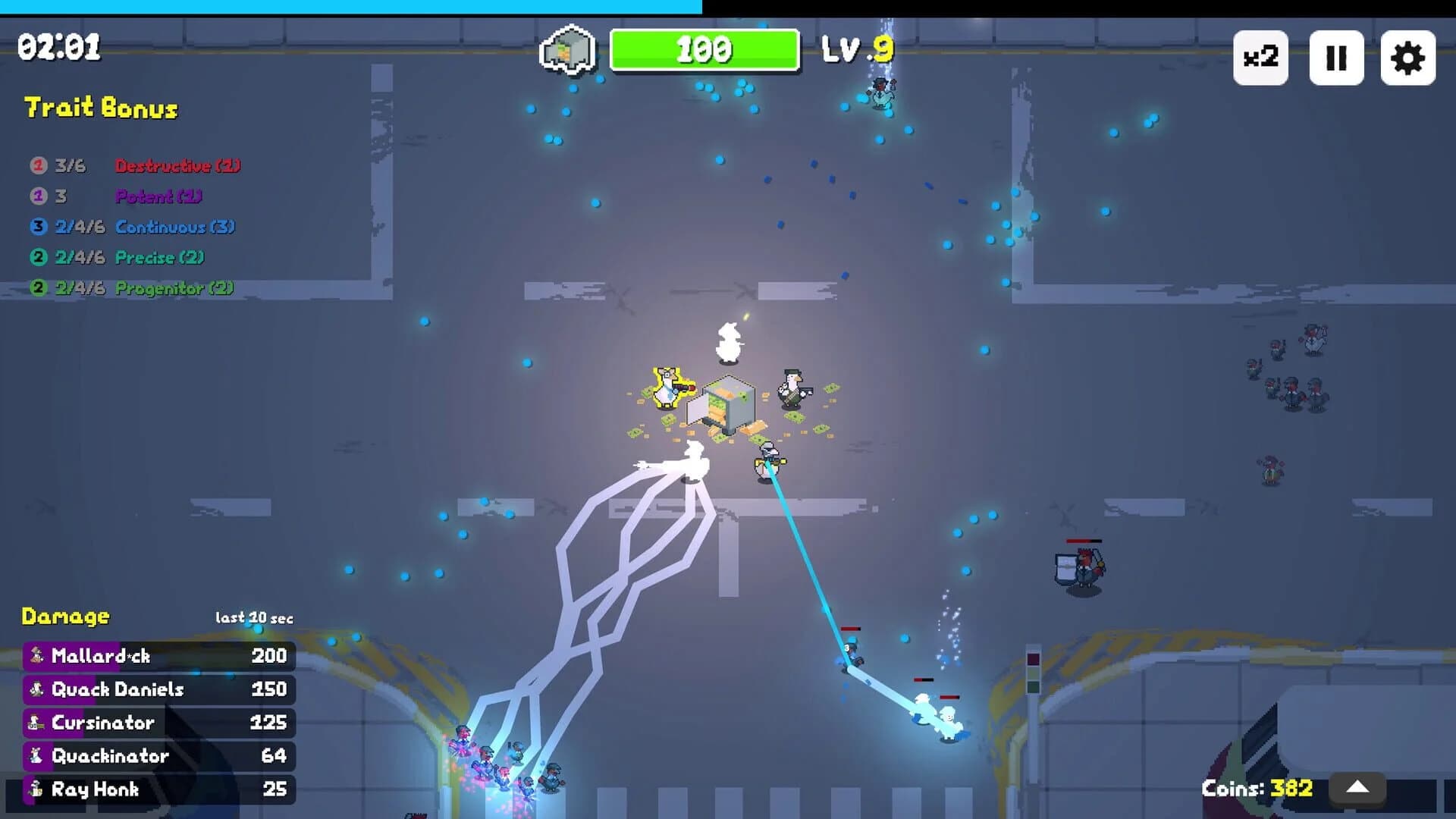This screenshot has width=1456, height=819.
Task: Select the Cursinator character icon
Action: click(x=35, y=723)
